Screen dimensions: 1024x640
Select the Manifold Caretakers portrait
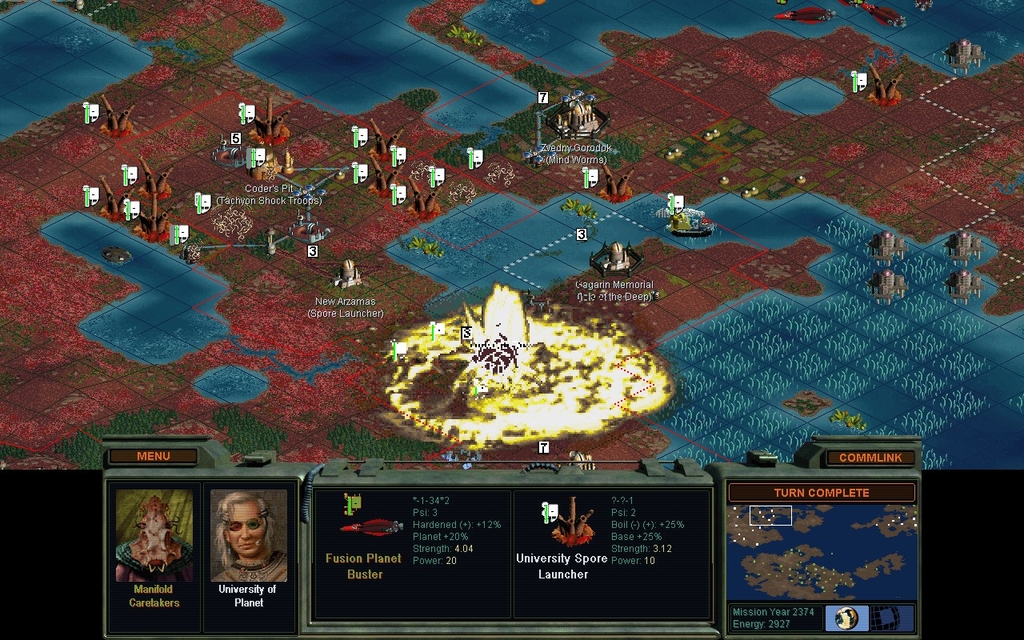[x=154, y=535]
